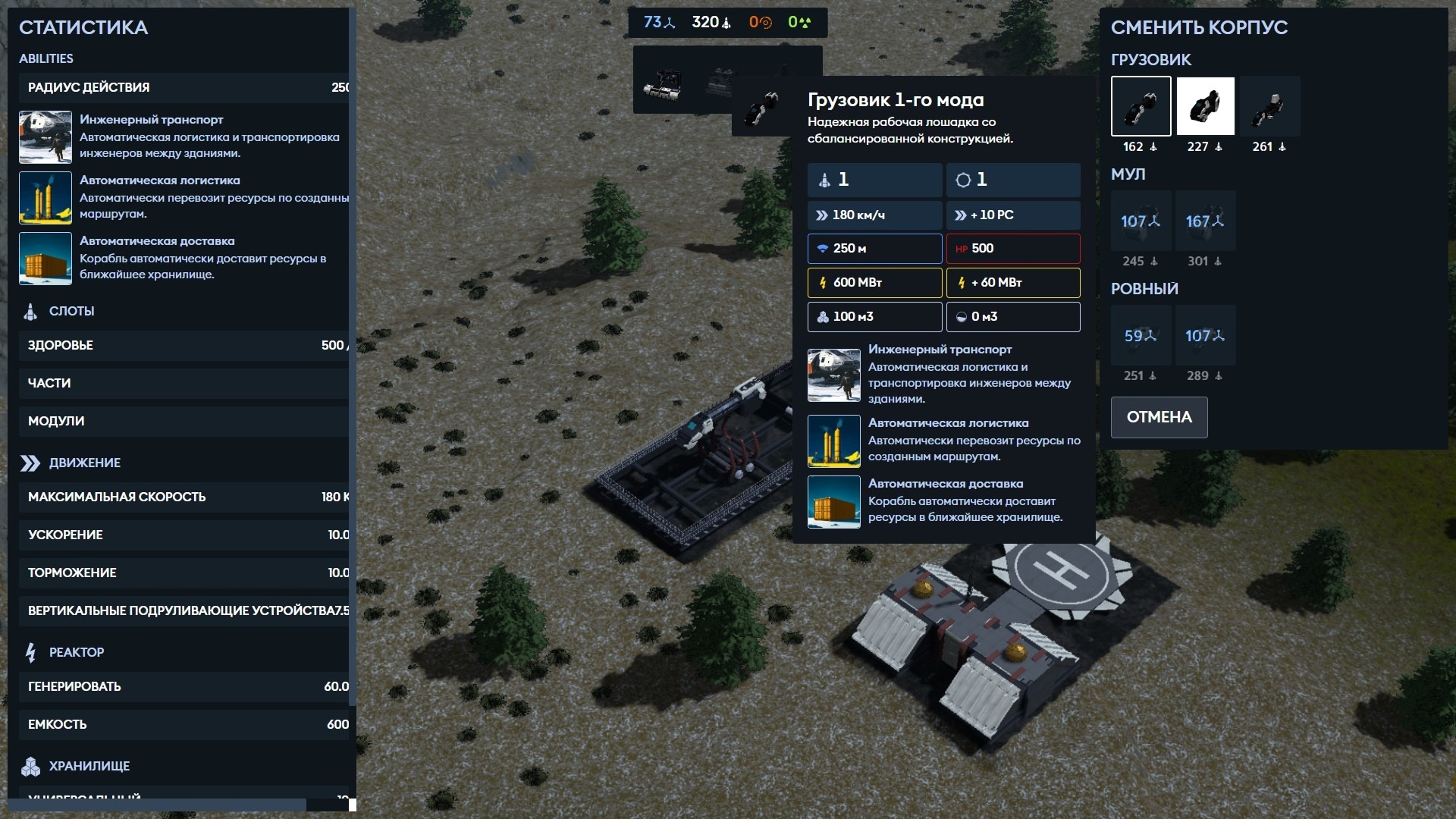1456x819 pixels.
Task: Click the Автоматическая доставка container icon in statistics
Action: (45, 259)
